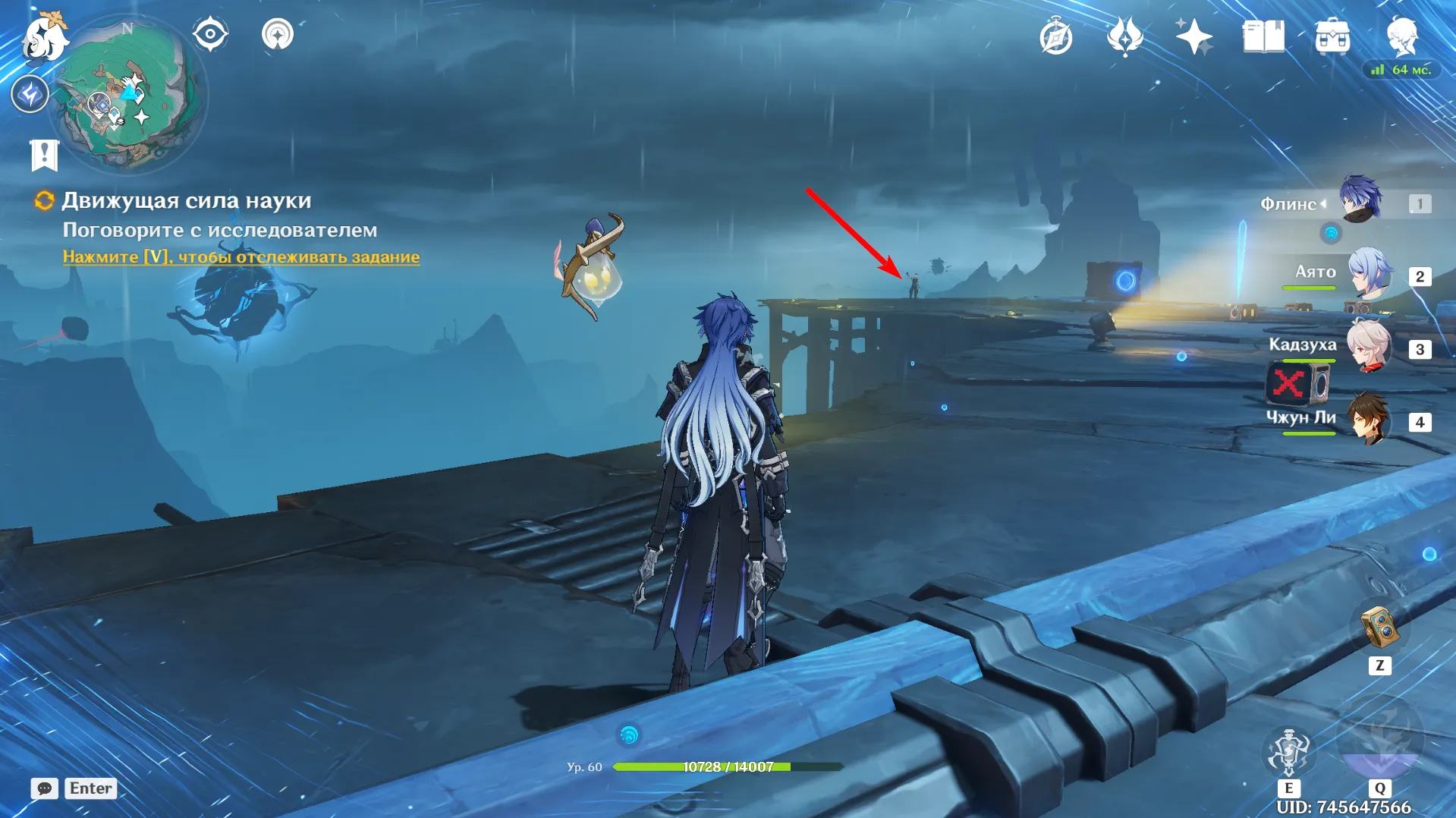The width and height of the screenshot is (1456, 818).
Task: Open the character profile head icon
Action: (1401, 36)
